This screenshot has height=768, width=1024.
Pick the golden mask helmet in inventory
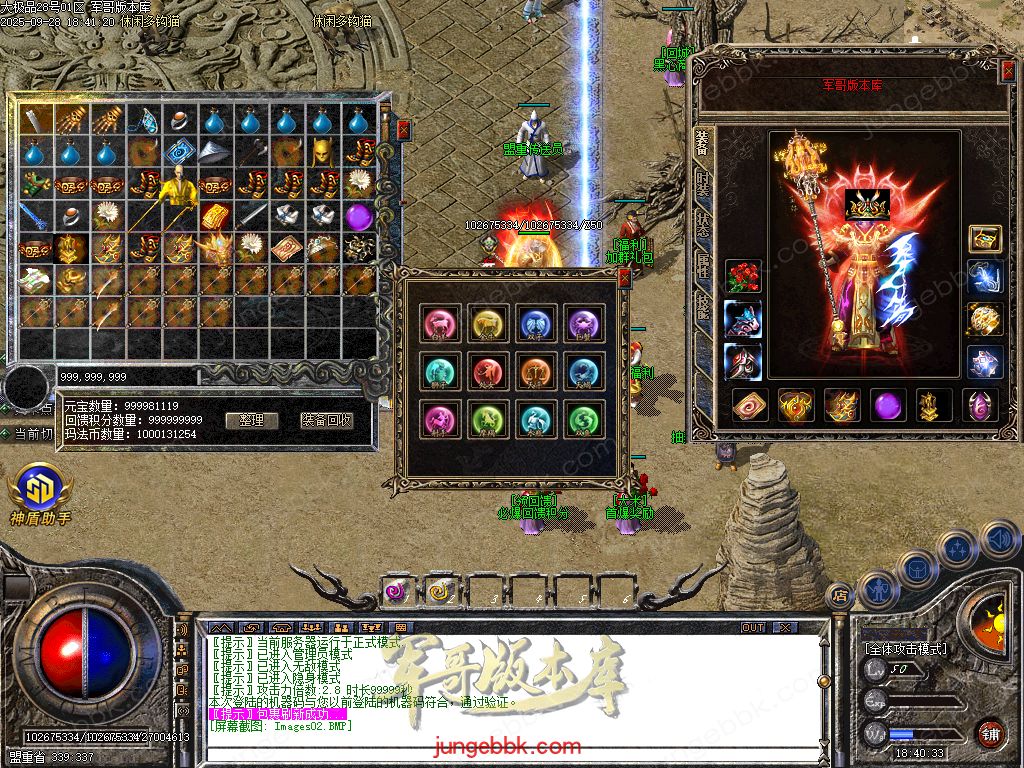[x=322, y=152]
